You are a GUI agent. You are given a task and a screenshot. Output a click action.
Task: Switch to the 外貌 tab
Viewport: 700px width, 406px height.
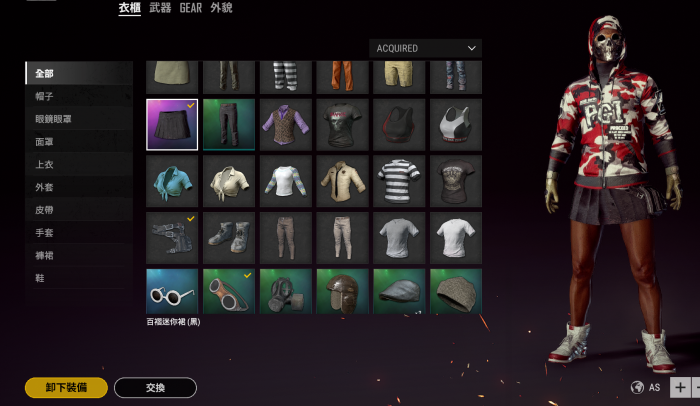[x=221, y=8]
